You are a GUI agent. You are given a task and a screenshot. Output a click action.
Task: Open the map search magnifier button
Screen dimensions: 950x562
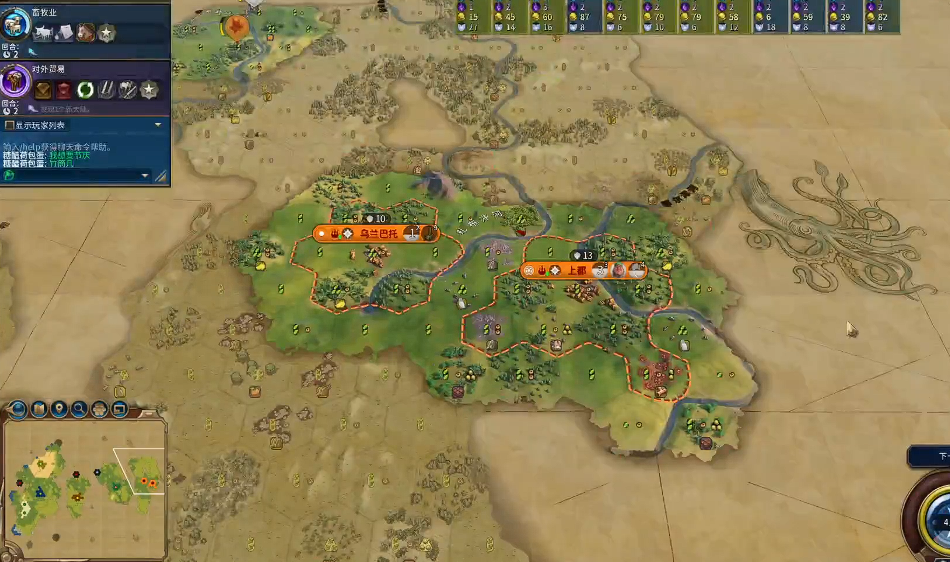click(x=79, y=409)
